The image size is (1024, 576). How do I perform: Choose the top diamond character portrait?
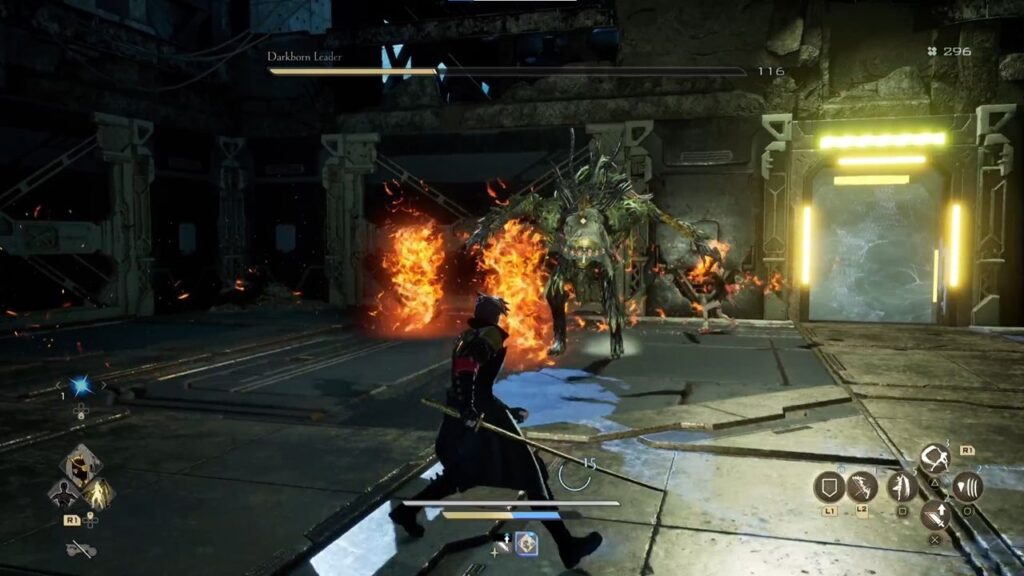(x=80, y=465)
